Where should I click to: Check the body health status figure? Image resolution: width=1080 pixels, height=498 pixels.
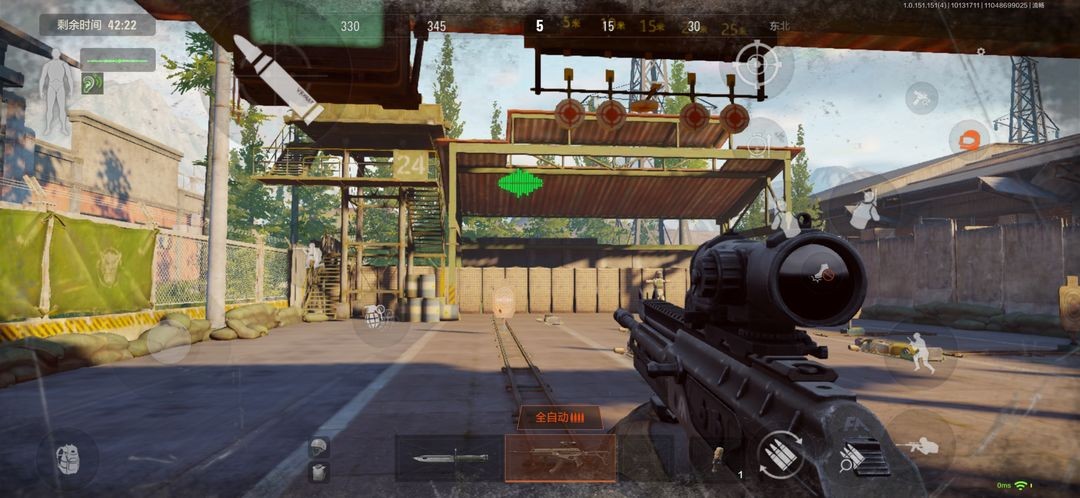click(55, 94)
